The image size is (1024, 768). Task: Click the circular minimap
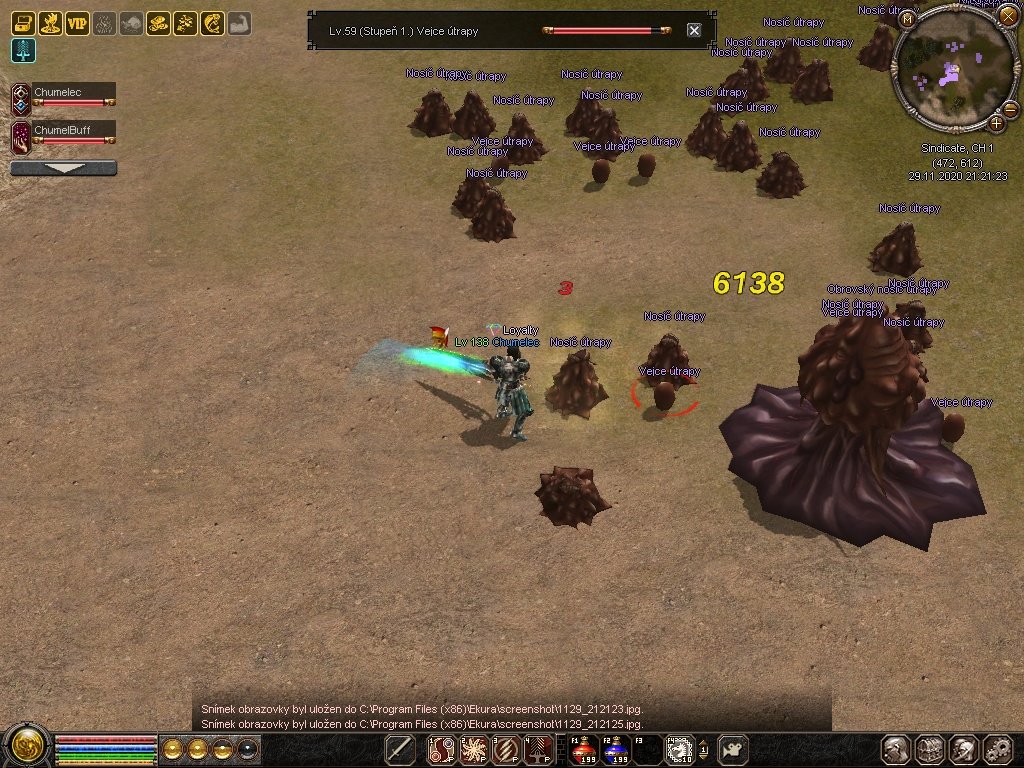click(954, 68)
